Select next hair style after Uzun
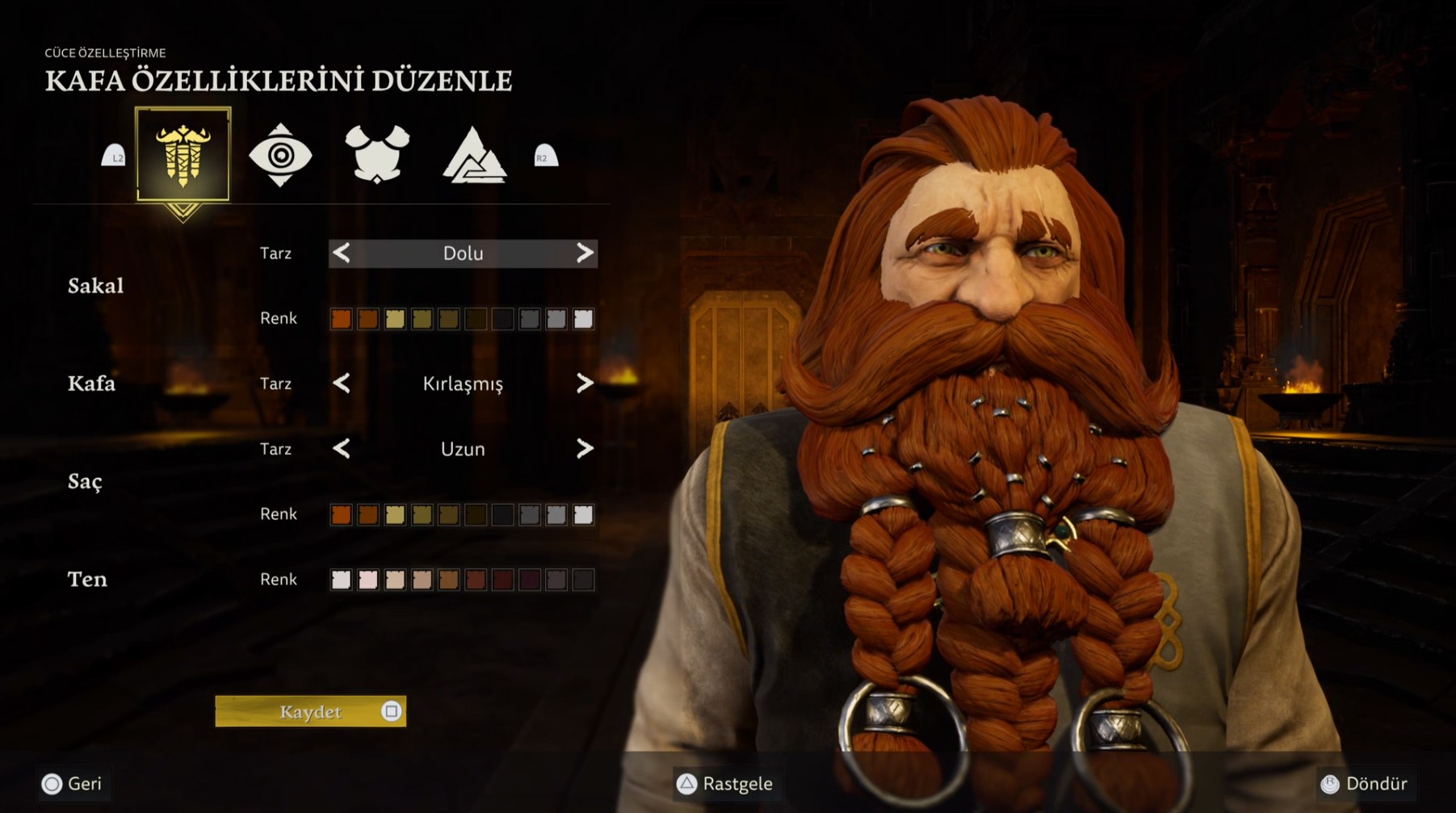 [585, 449]
